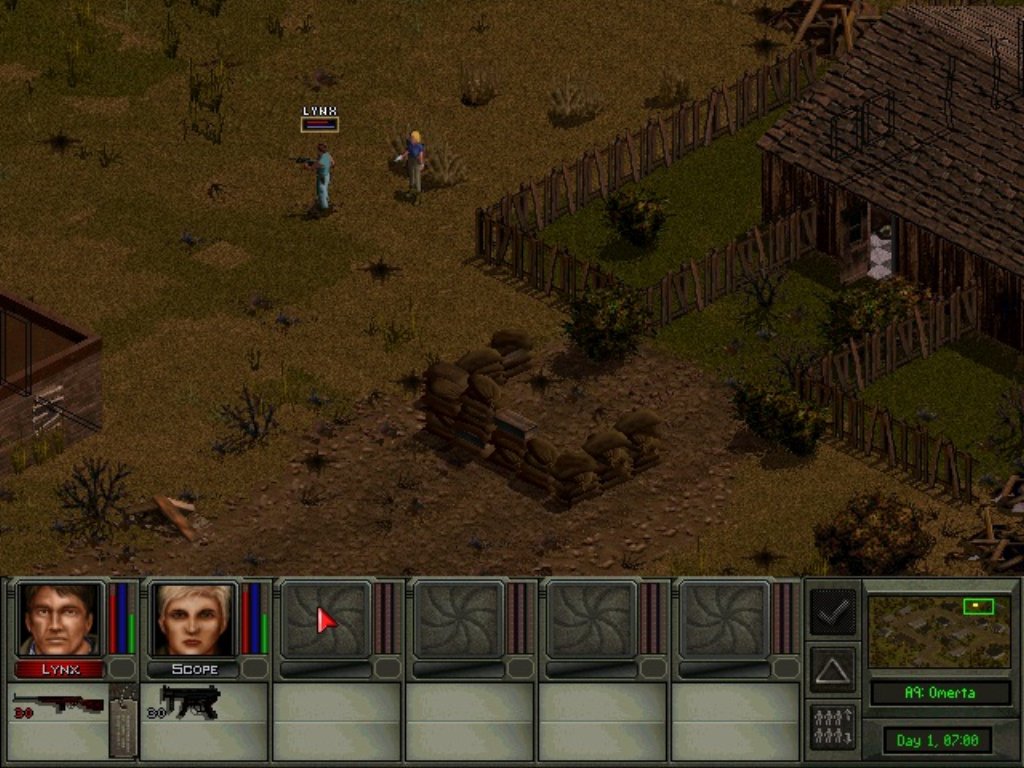
Task: Click Scope's submachine gun slot
Action: tap(190, 702)
